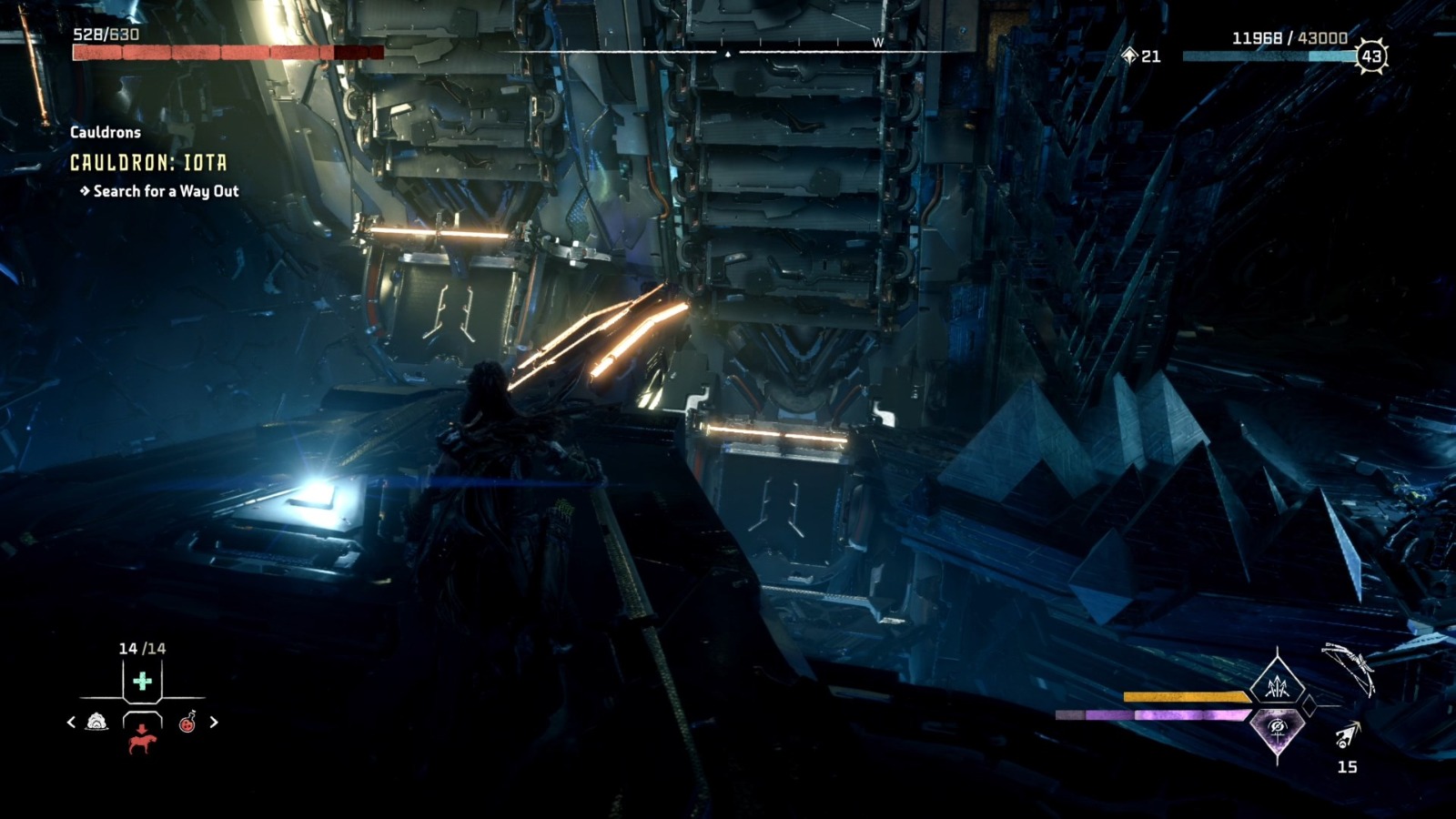Open the Cauldrons quest category label
The image size is (1456, 819).
105,131
